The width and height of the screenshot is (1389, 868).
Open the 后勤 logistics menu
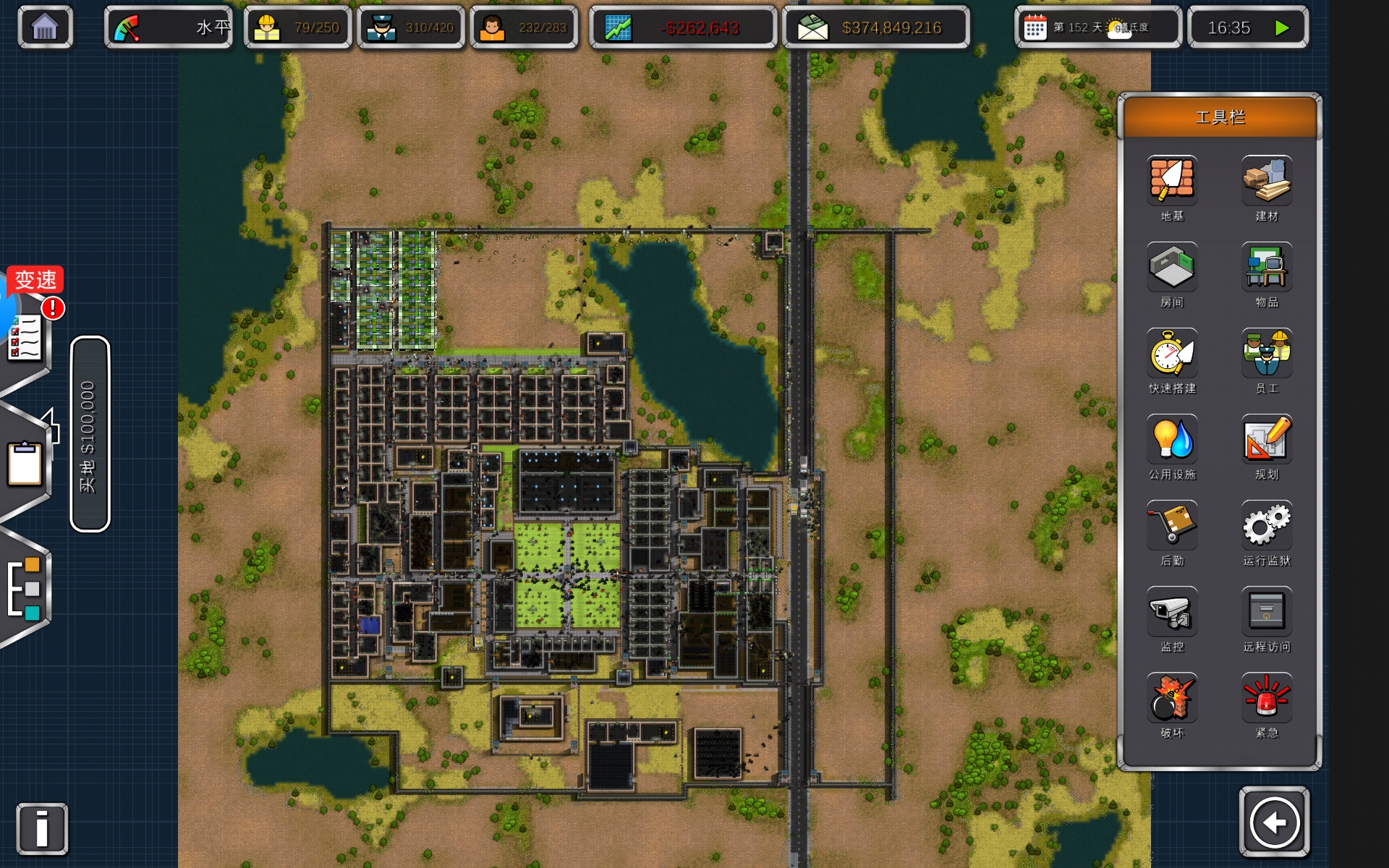click(1172, 525)
